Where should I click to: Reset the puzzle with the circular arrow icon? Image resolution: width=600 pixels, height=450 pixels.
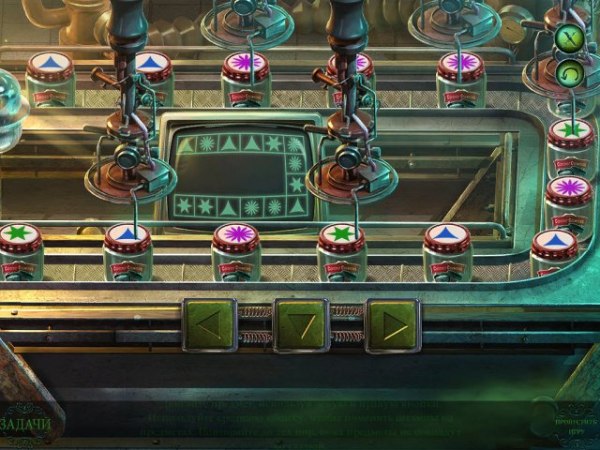570,72
